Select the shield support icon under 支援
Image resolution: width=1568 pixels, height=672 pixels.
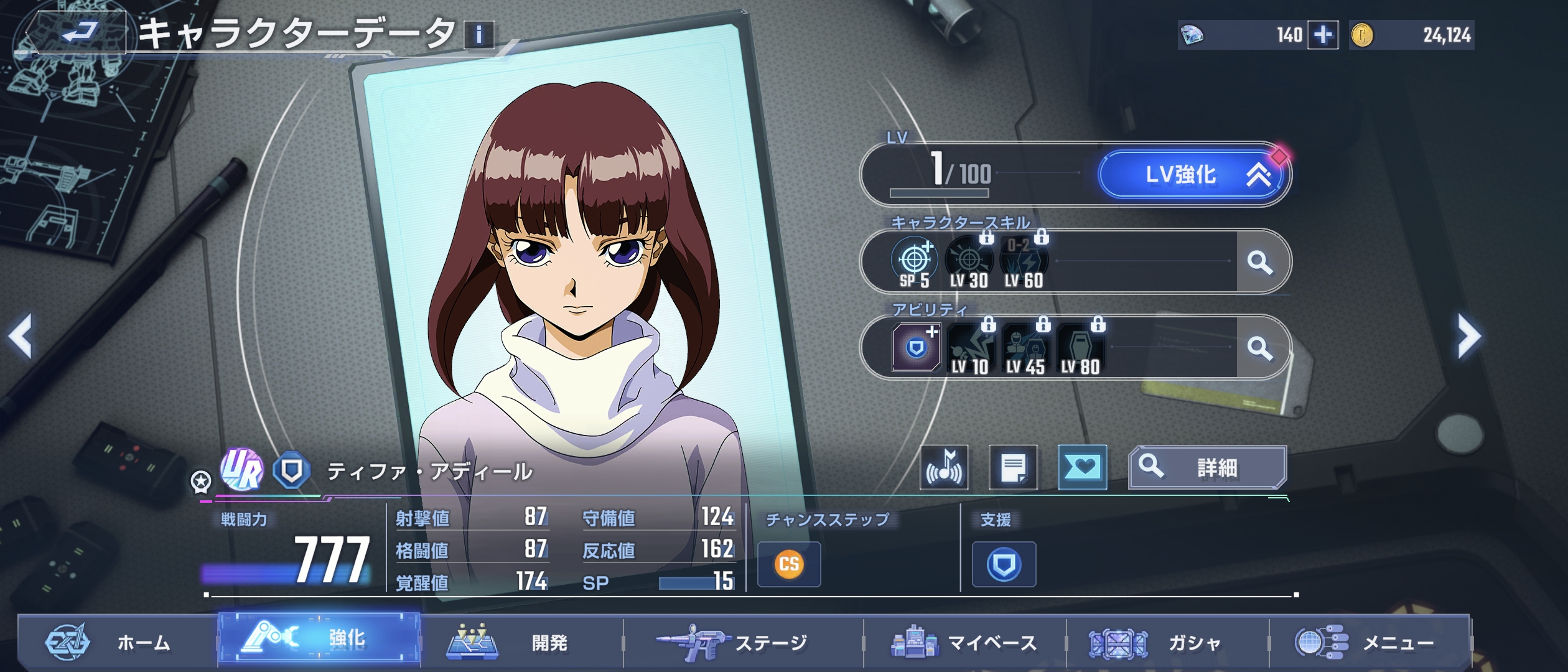click(1004, 564)
